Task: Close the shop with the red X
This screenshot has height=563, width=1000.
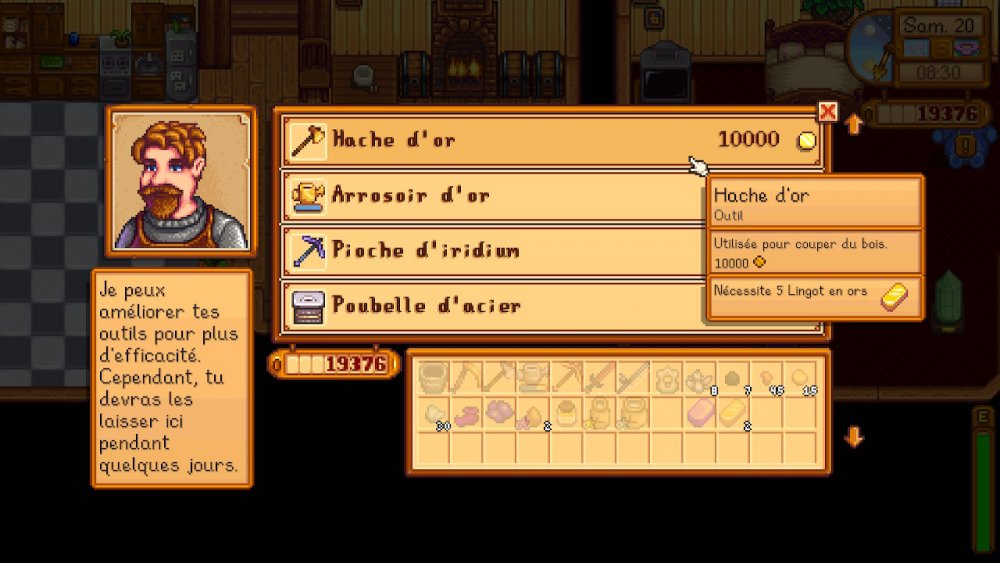Action: (827, 112)
